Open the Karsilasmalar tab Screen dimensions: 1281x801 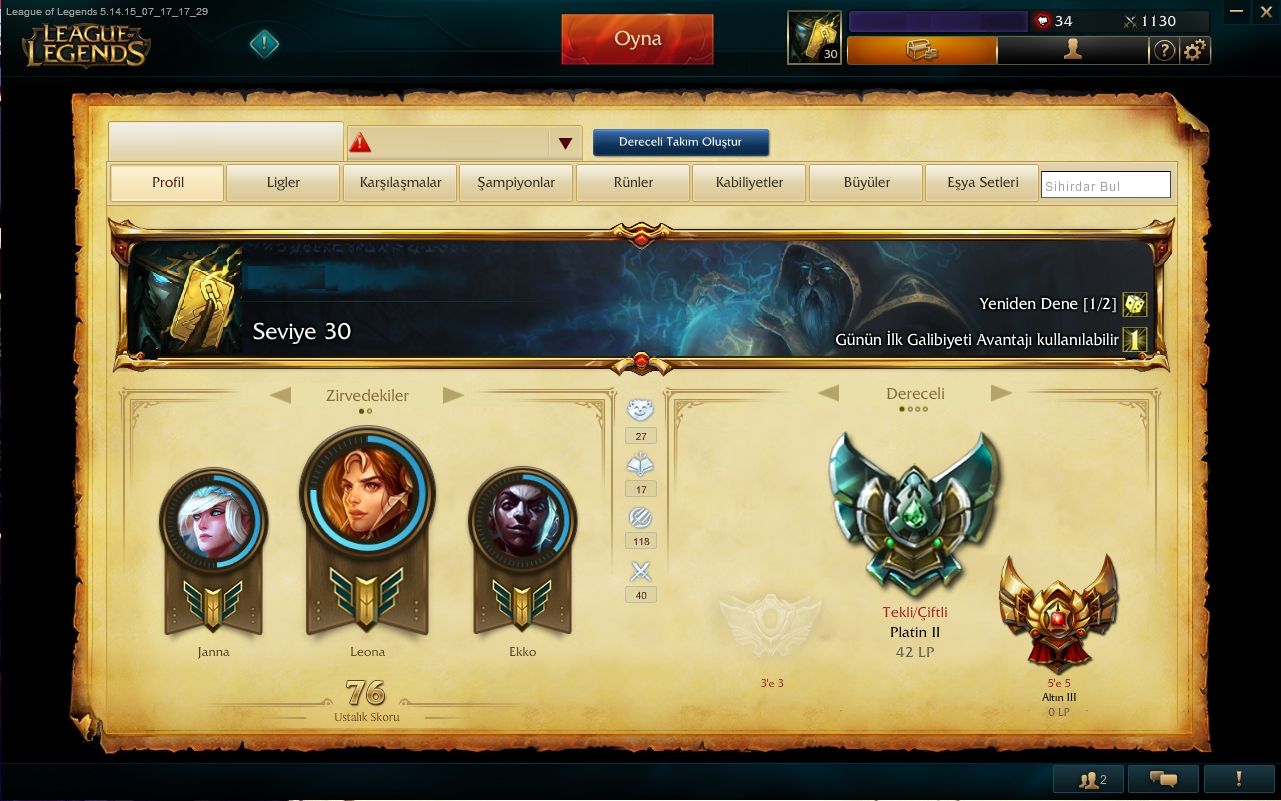click(x=400, y=183)
